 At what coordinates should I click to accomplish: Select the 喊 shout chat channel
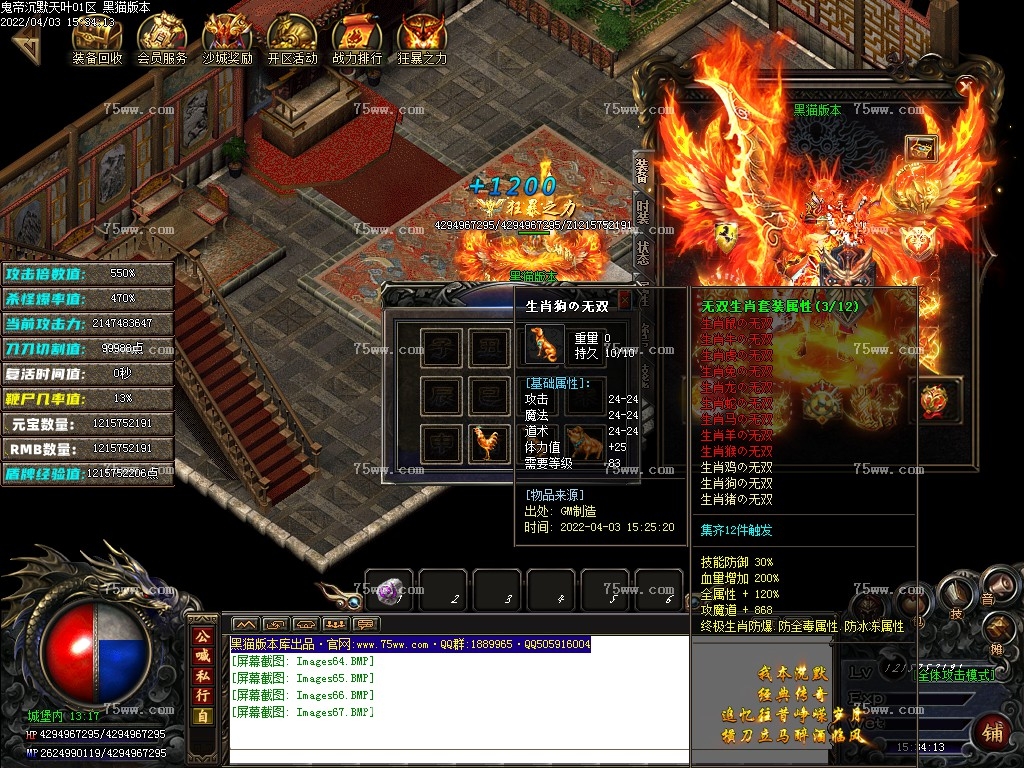[x=203, y=656]
